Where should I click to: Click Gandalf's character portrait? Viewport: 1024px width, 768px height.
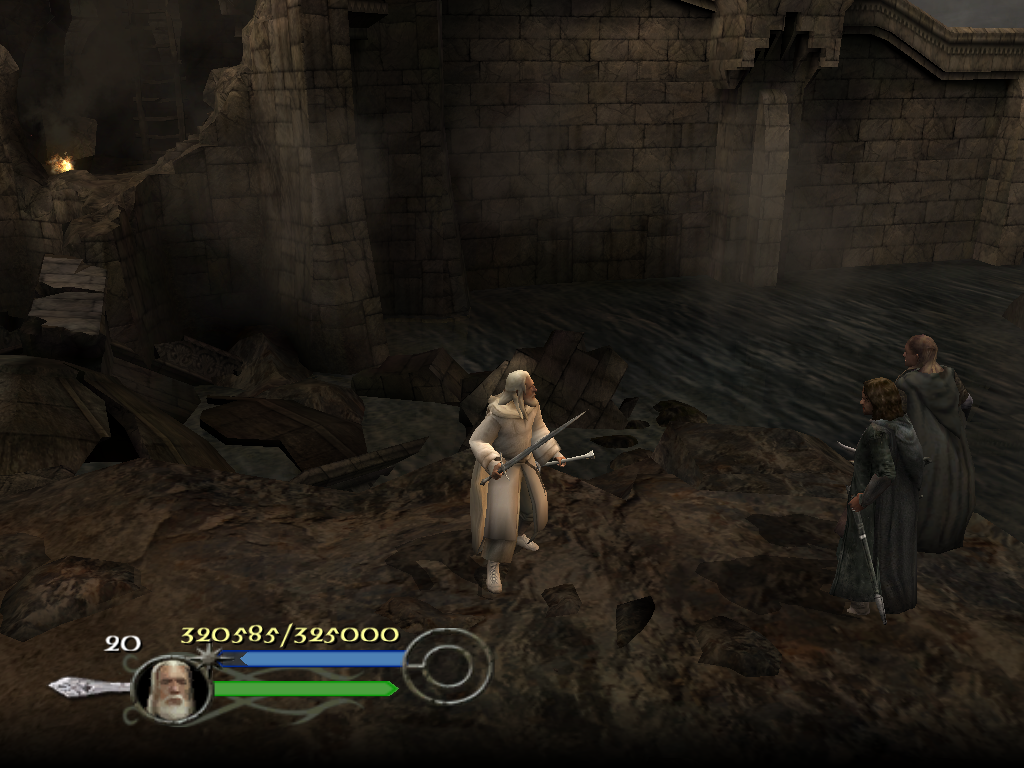[170, 688]
